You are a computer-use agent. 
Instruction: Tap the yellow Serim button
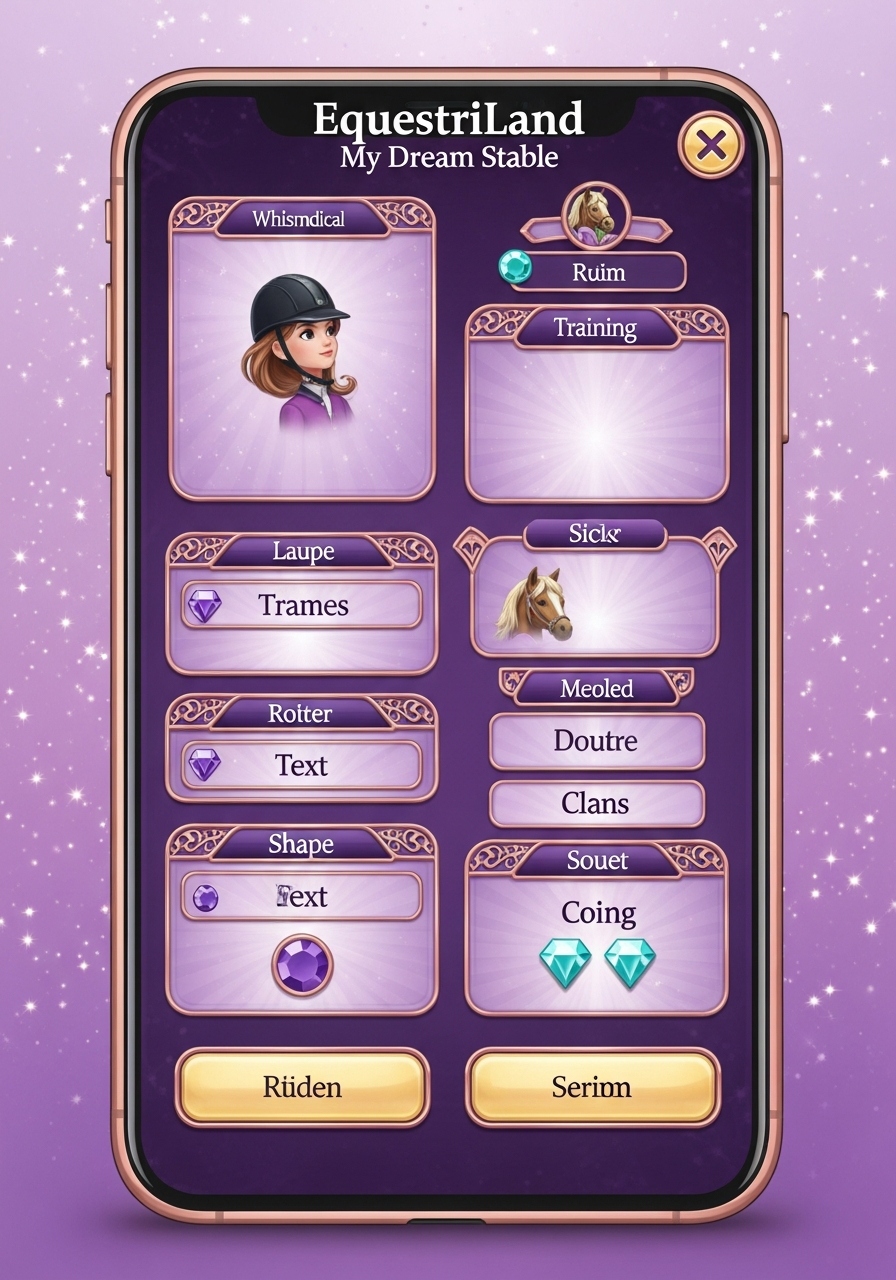(x=592, y=1087)
